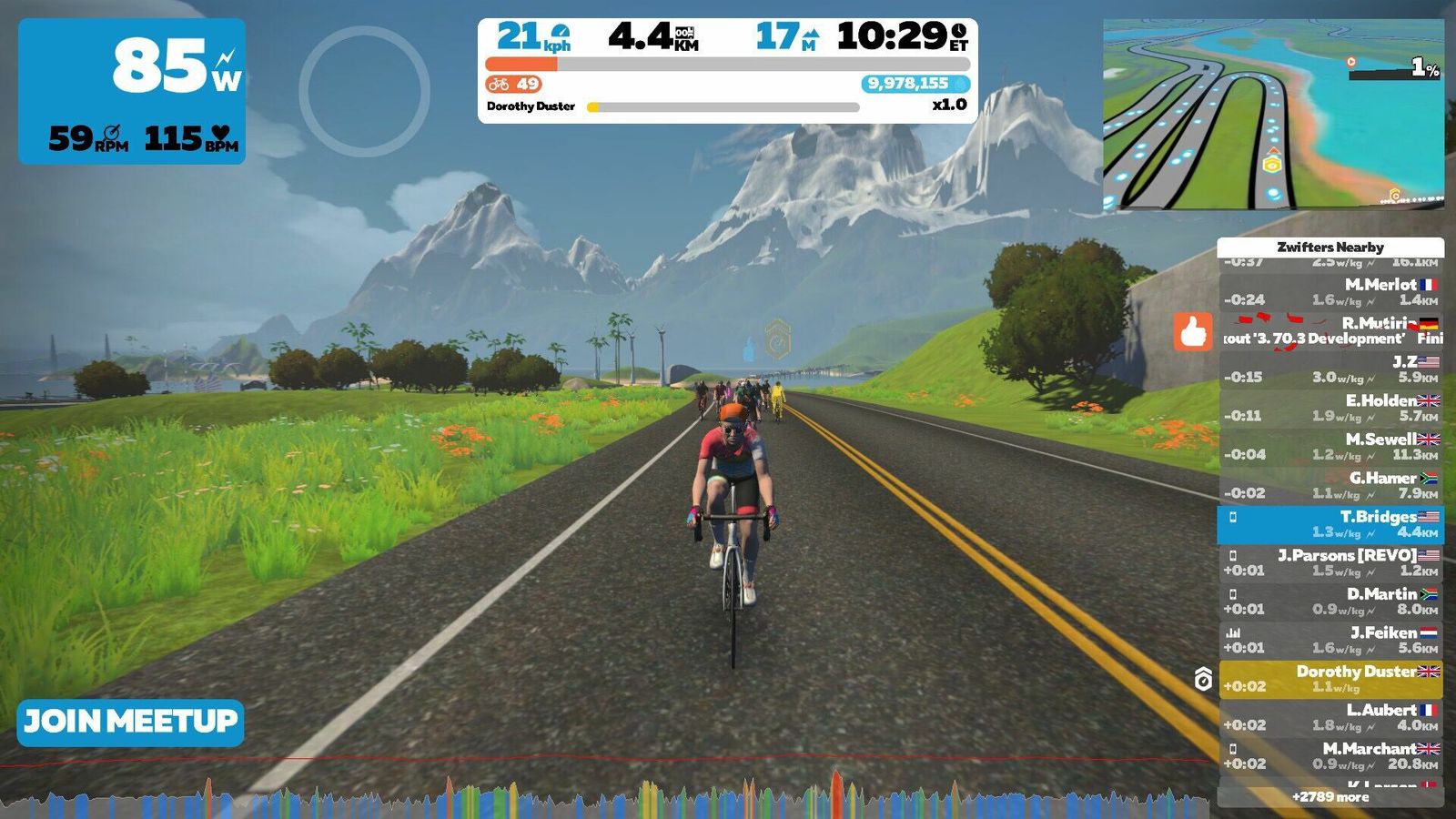Give a Ride On with the thumbs-up button
Screen dimensions: 1456x819
tap(1193, 332)
